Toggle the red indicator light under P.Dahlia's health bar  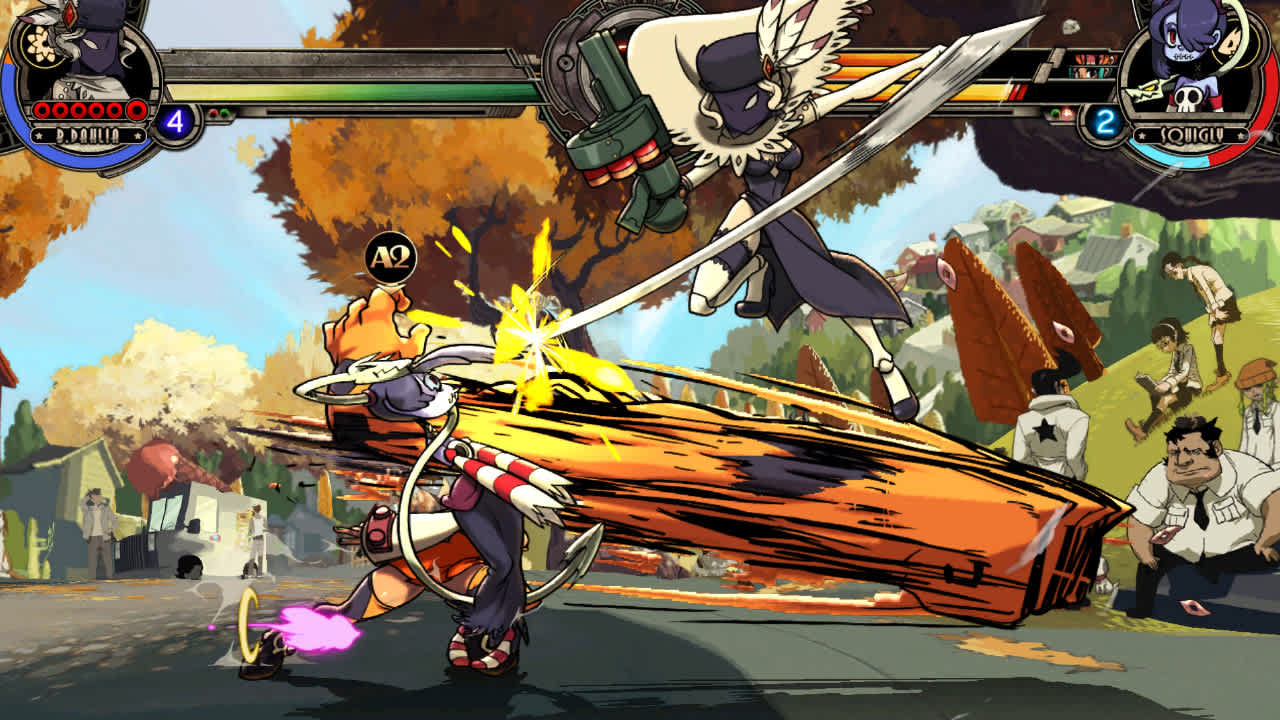(x=214, y=113)
